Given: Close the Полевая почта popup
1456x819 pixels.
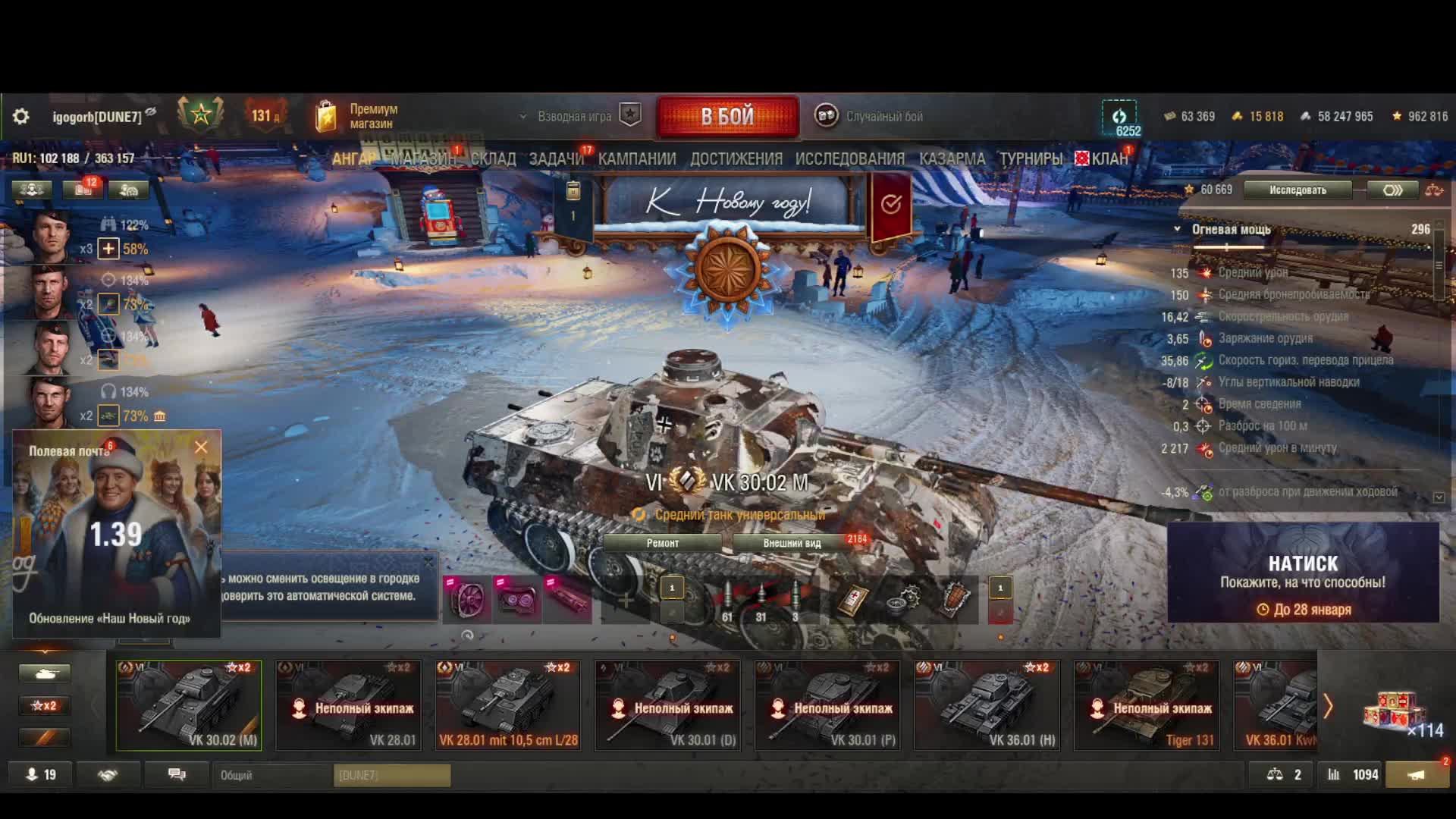Looking at the screenshot, I should point(201,447).
